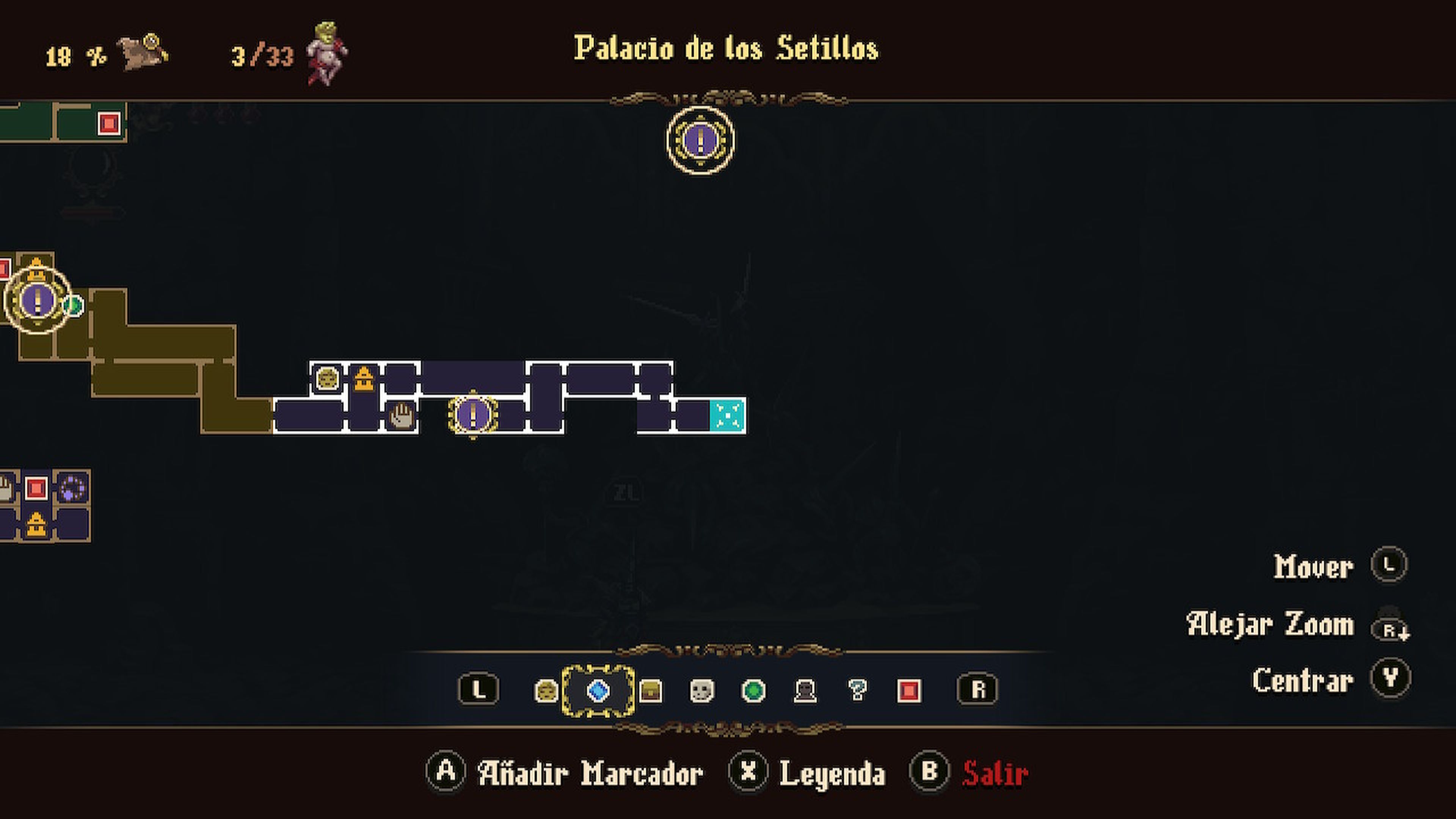Select the question mark marker type
Screen dimensions: 1456x819
click(x=857, y=691)
